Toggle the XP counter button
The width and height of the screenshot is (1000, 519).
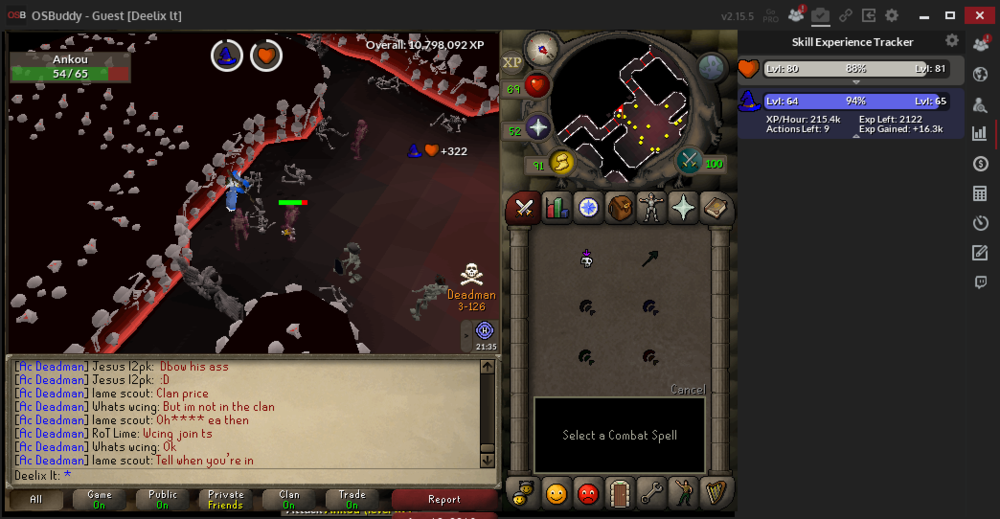coord(513,62)
